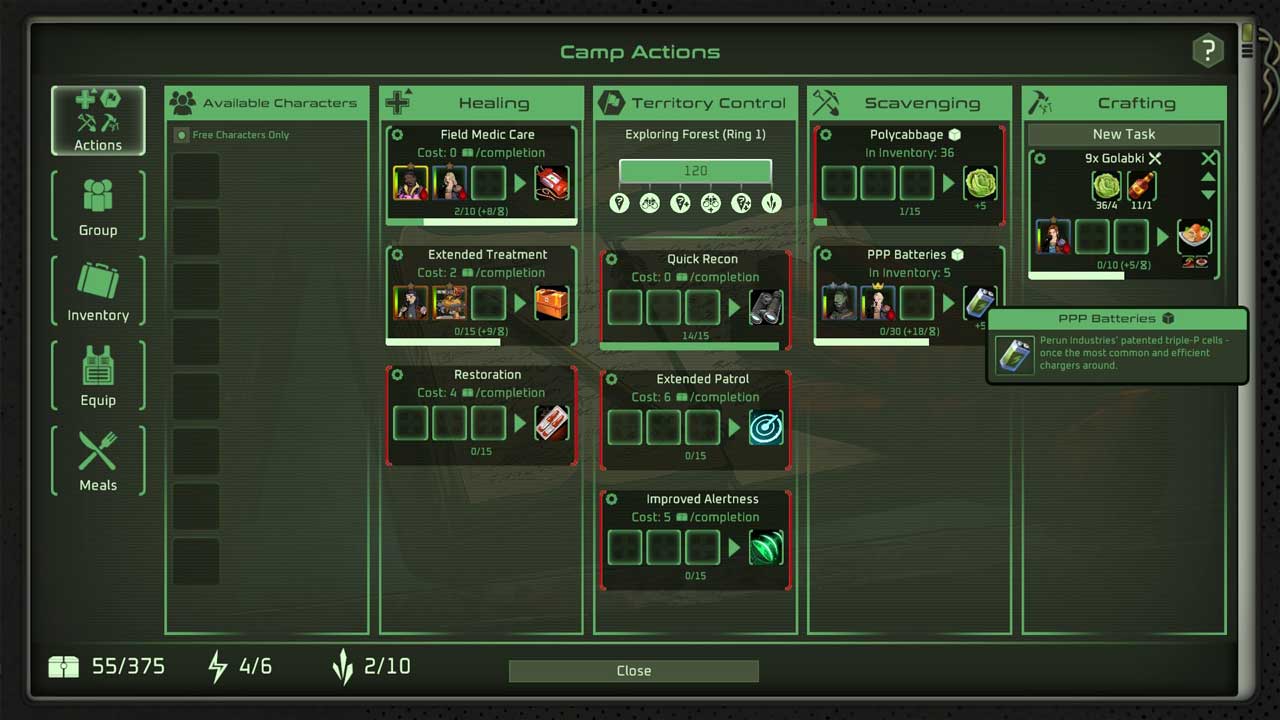Click the Golabki dish output icon

1194,238
